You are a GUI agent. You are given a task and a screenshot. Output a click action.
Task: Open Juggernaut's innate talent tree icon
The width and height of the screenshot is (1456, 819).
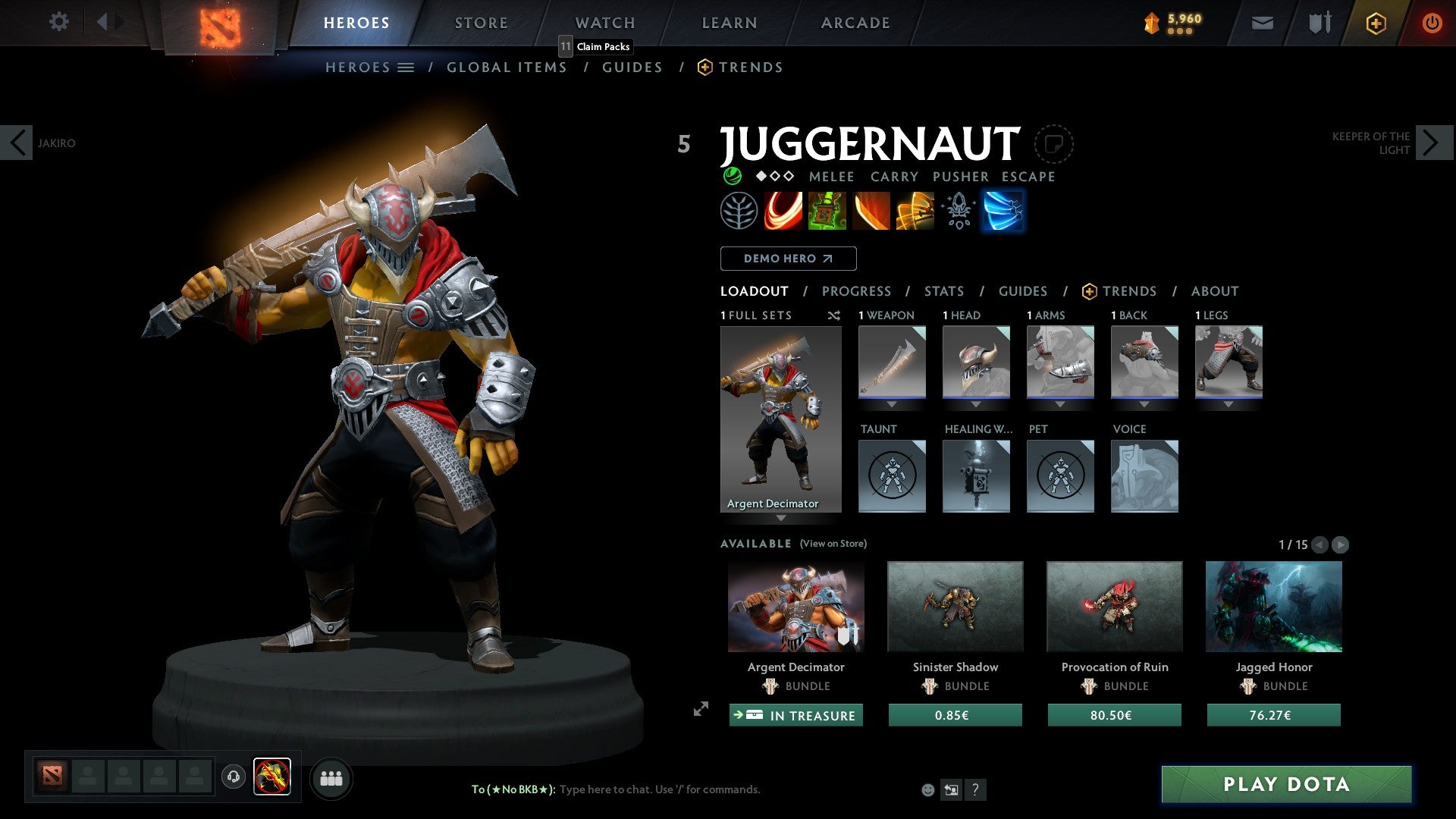pos(739,211)
